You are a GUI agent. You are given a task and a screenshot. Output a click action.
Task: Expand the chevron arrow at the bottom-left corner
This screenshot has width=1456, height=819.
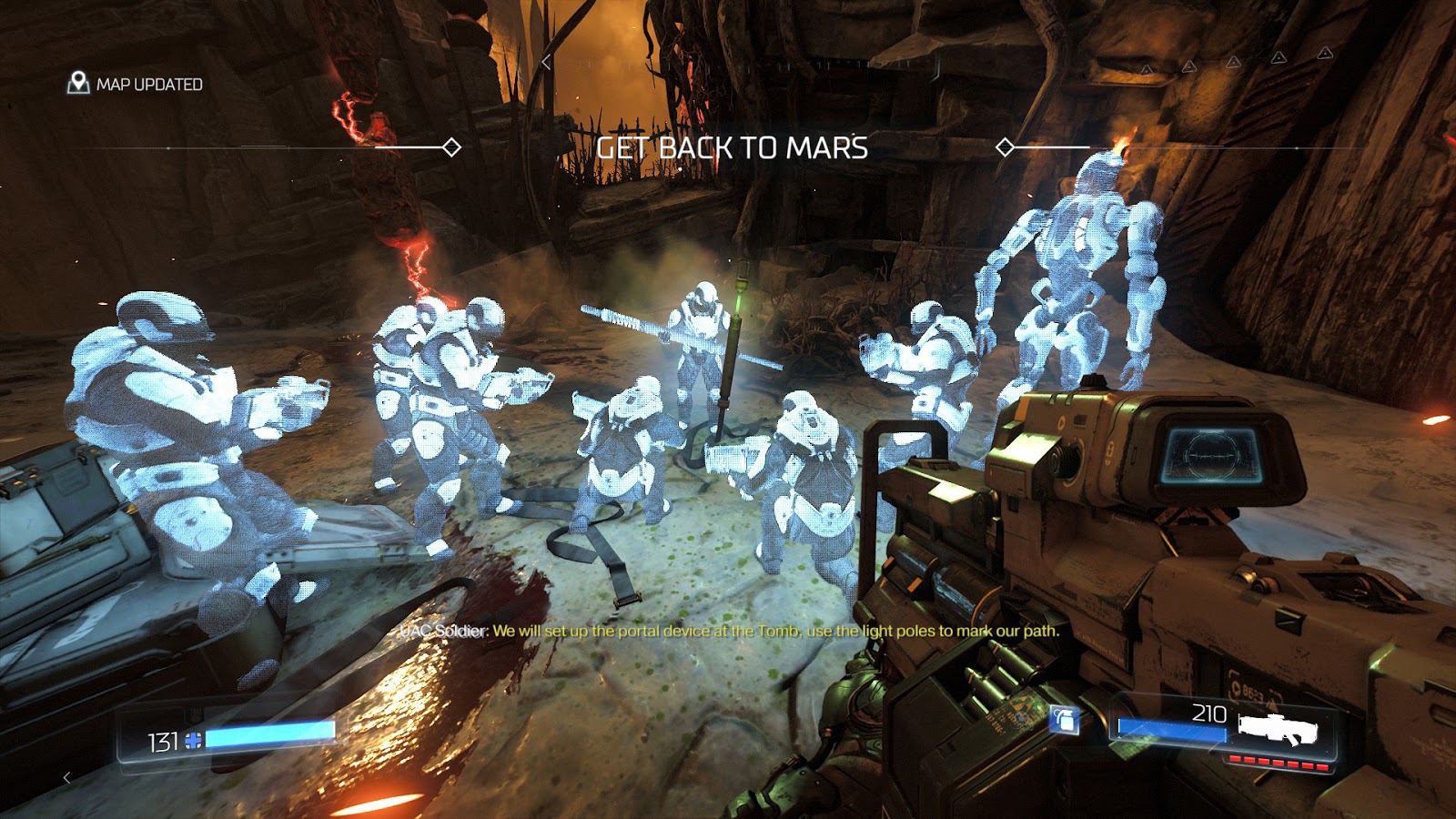68,778
